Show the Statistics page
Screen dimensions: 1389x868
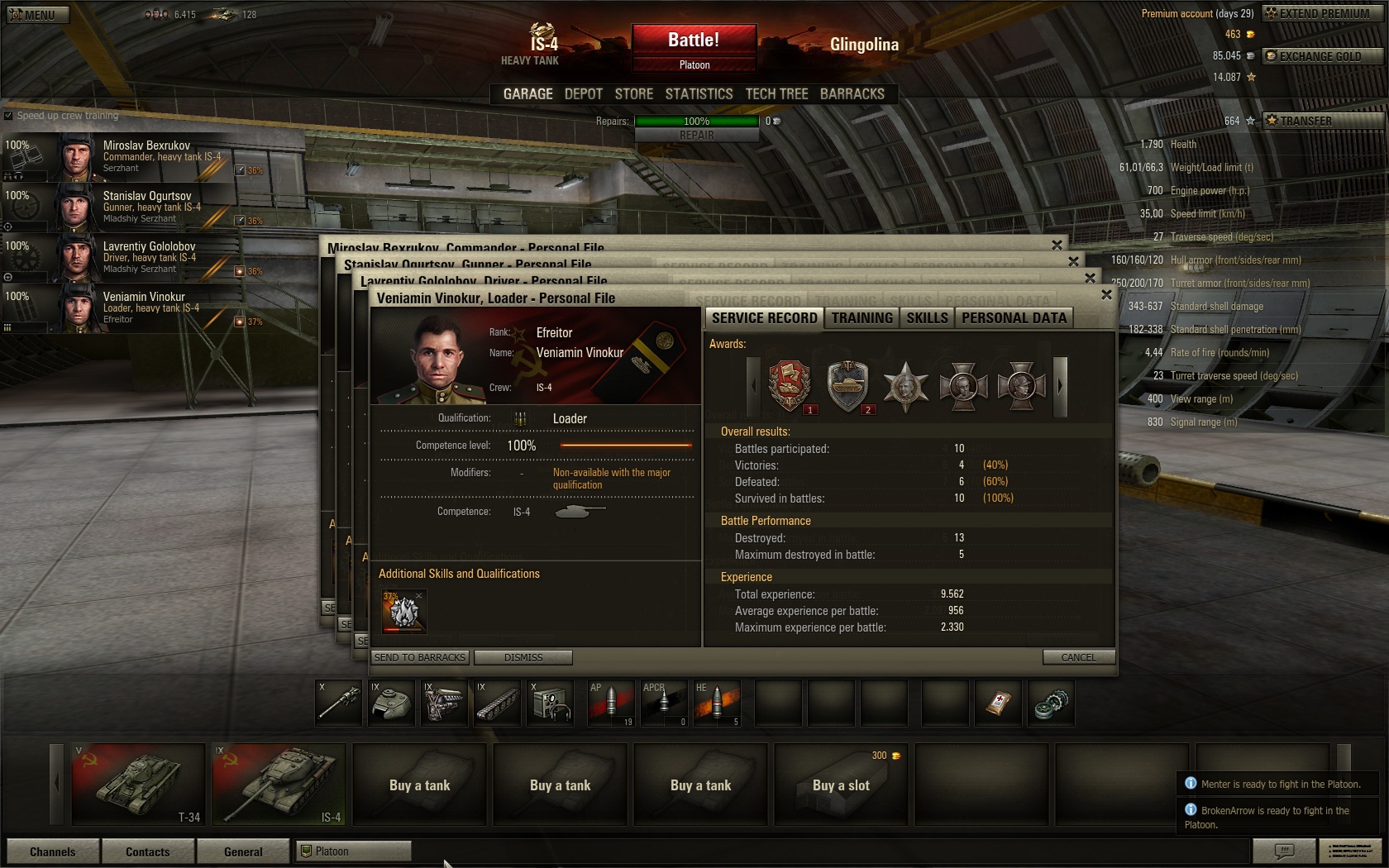699,94
